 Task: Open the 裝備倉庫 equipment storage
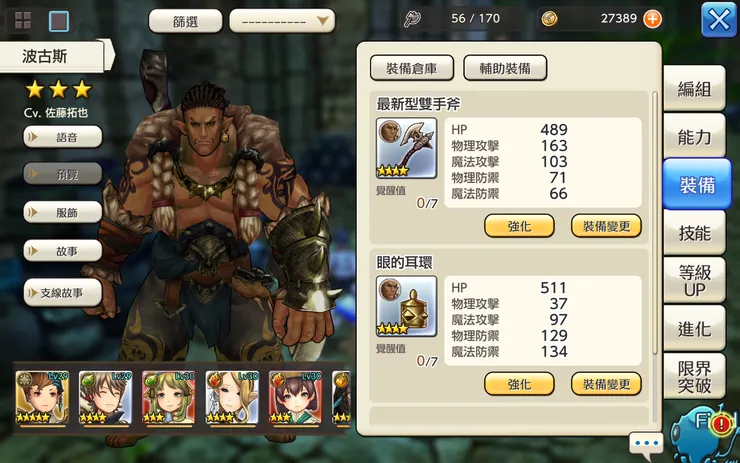pos(412,68)
